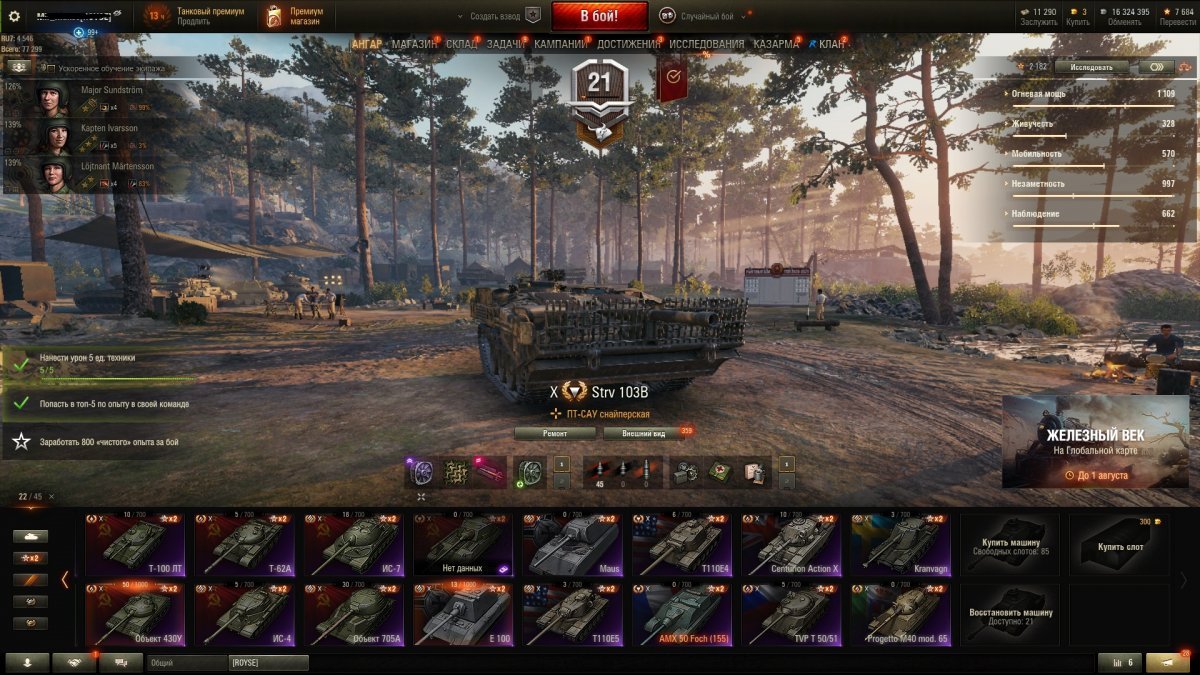The image size is (1200, 675).
Task: Go to the ДОСТИЖЕНИЯ tab
Action: [628, 44]
